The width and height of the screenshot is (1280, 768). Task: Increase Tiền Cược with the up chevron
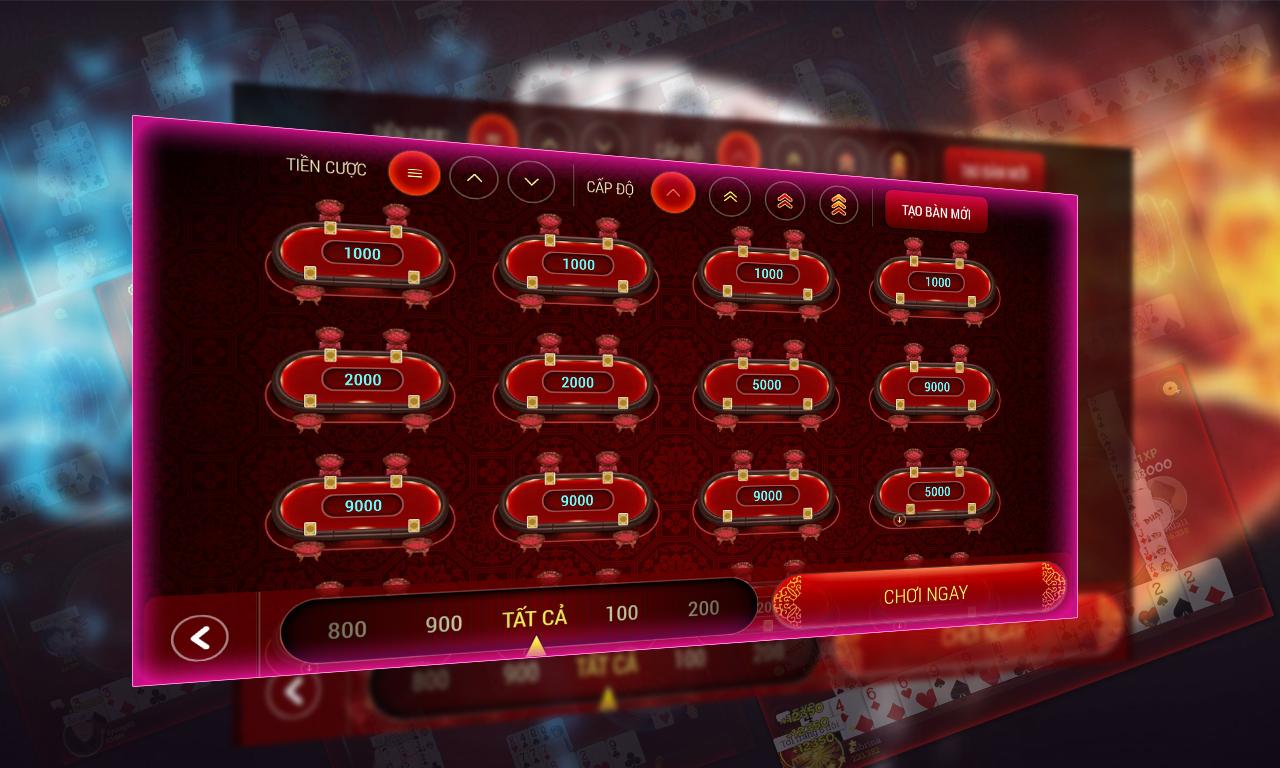475,179
